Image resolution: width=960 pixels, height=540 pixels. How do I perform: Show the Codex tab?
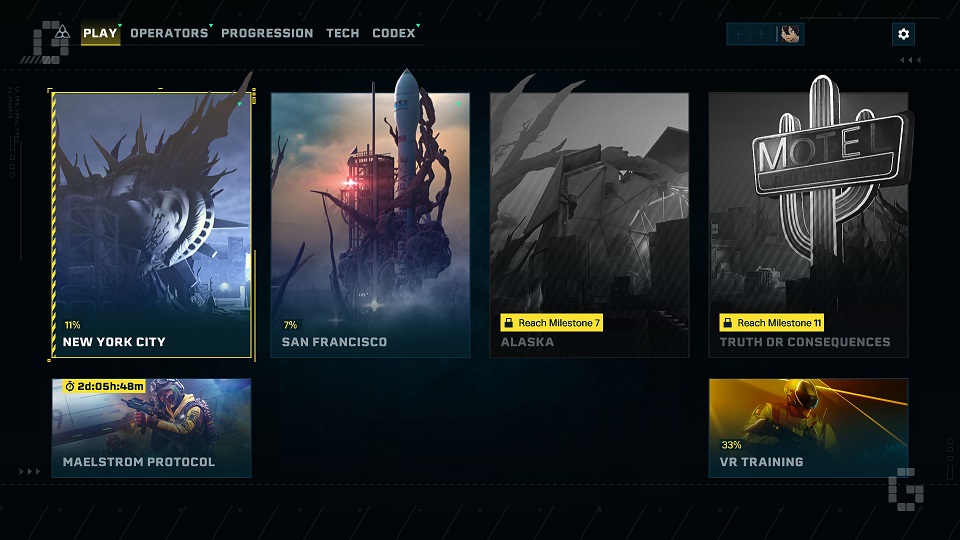[394, 33]
